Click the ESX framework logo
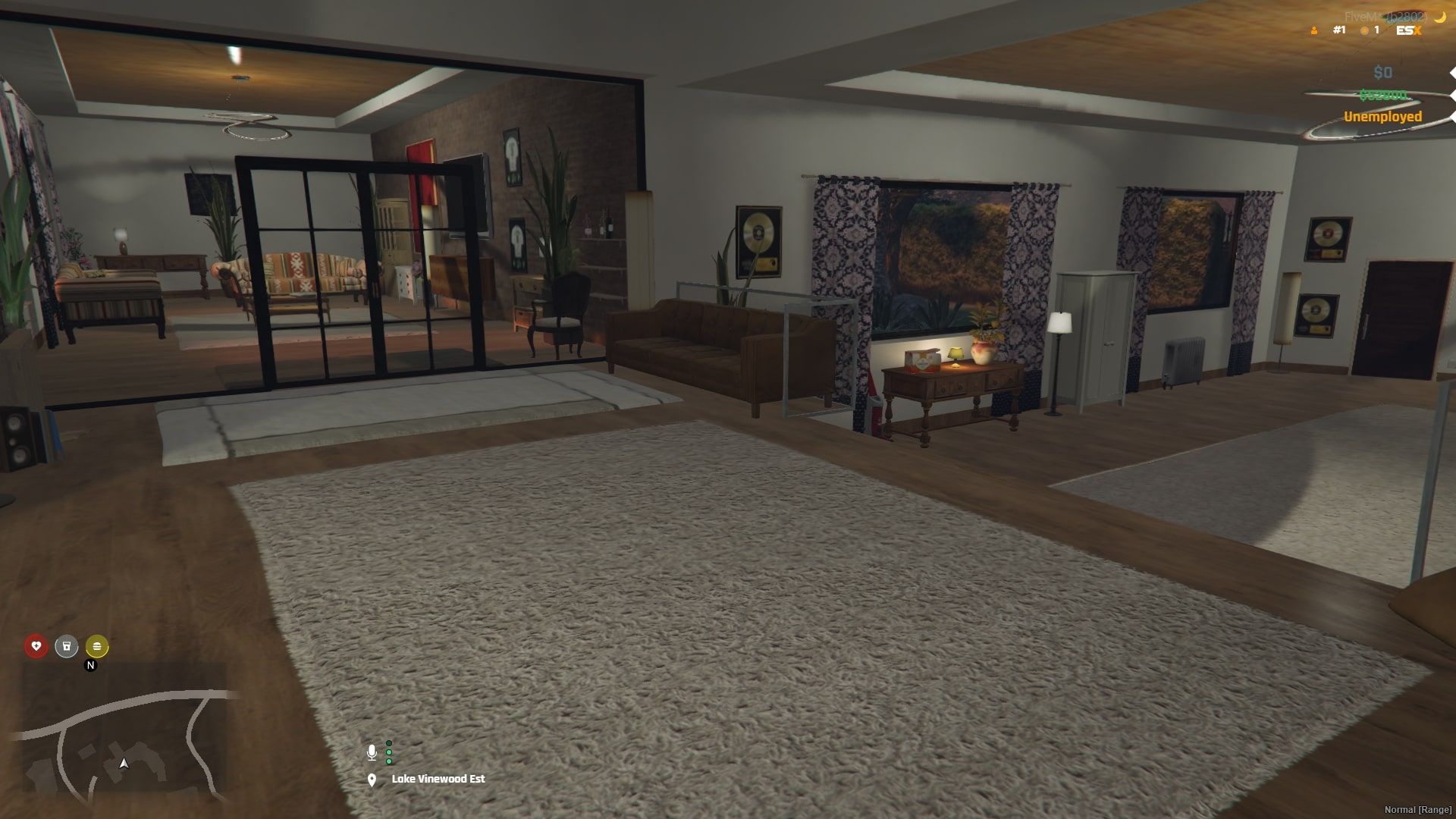 1409,30
